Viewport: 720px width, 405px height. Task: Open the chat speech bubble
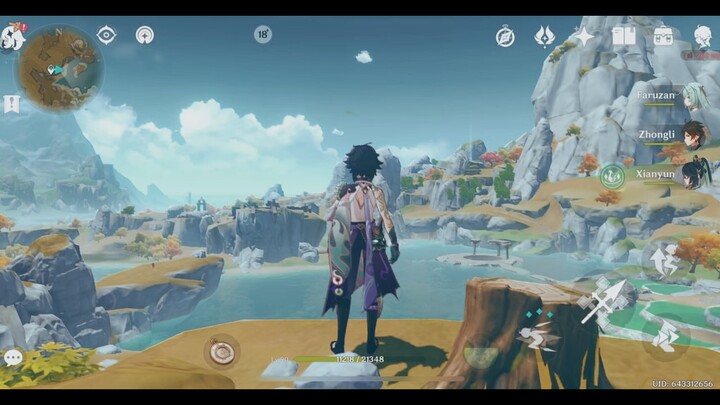(x=13, y=357)
